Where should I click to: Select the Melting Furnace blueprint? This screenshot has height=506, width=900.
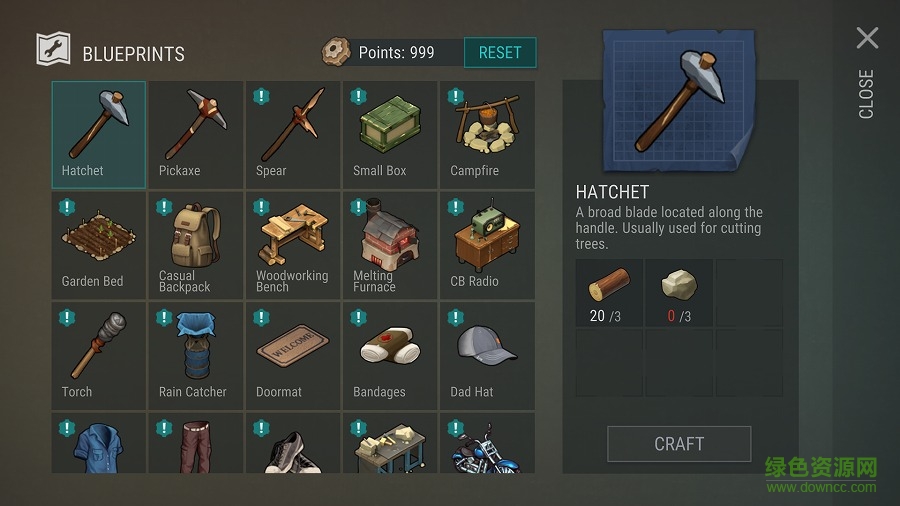click(x=389, y=244)
